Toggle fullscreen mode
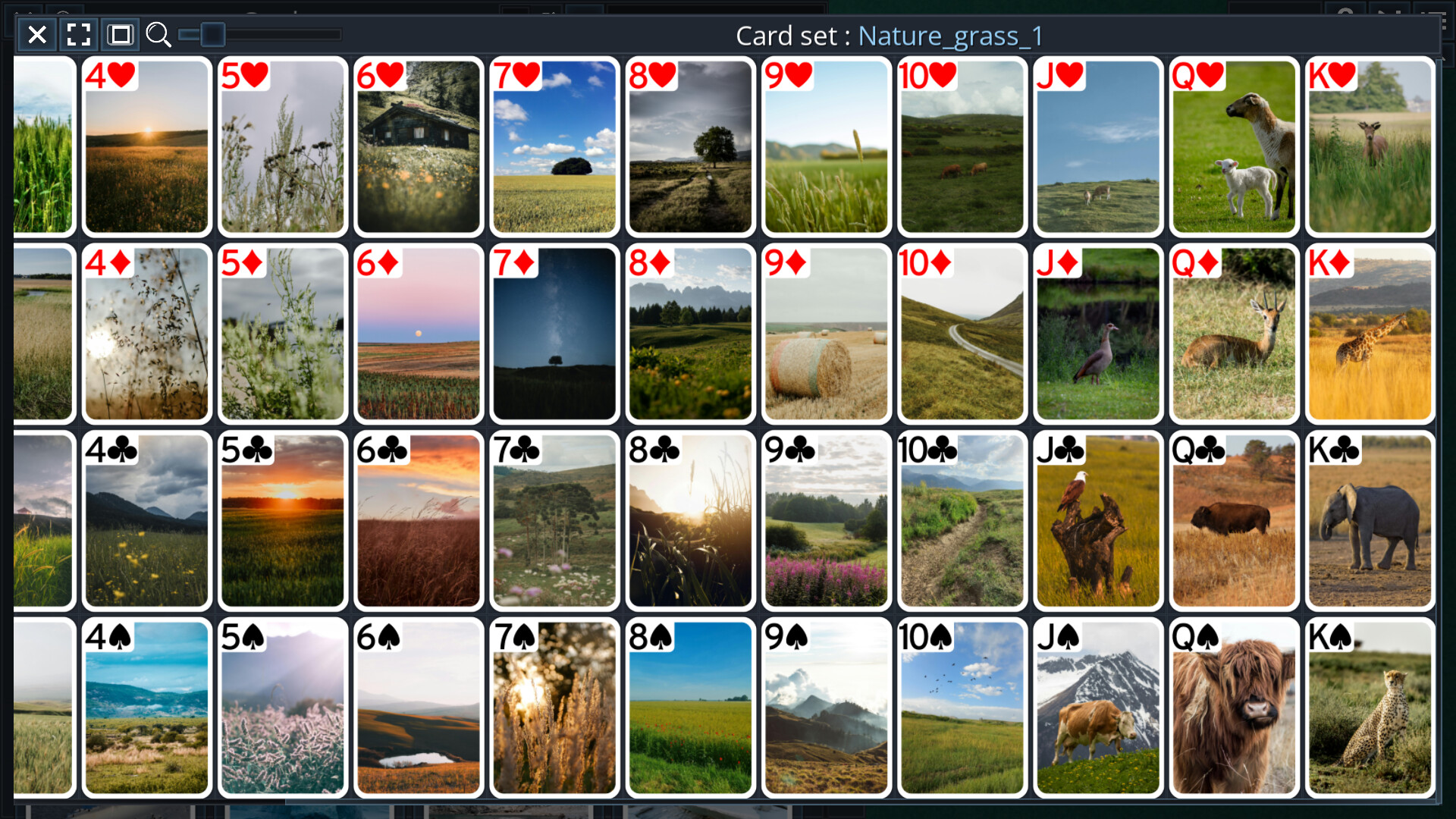This screenshot has height=819, width=1456. coord(78,34)
